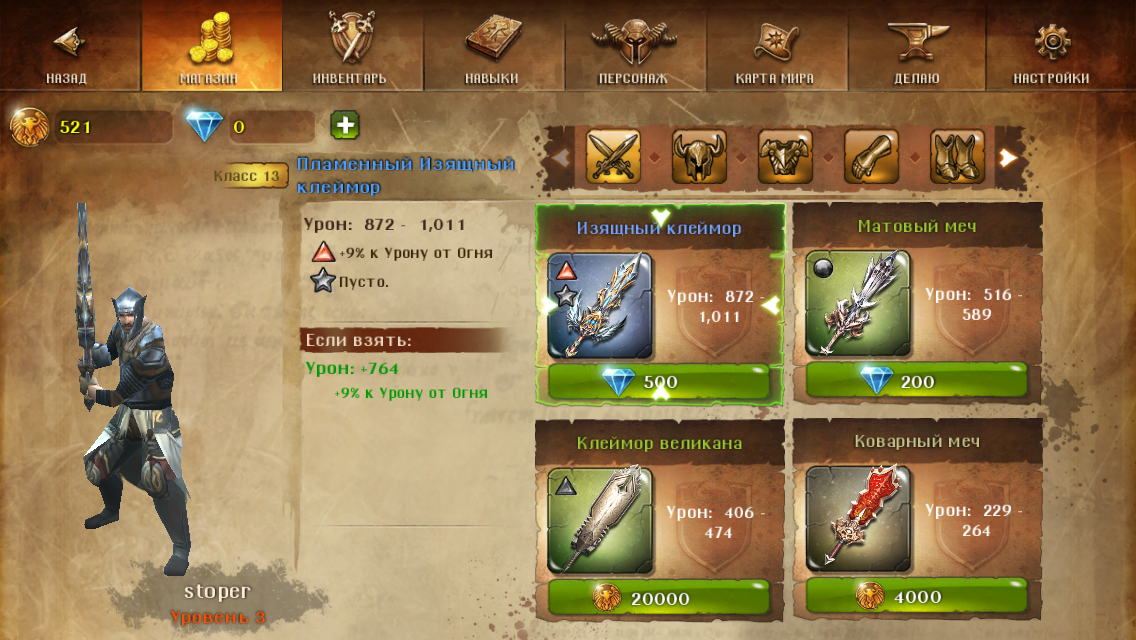Open the Инвентарь inventory menu

[x=350, y=48]
